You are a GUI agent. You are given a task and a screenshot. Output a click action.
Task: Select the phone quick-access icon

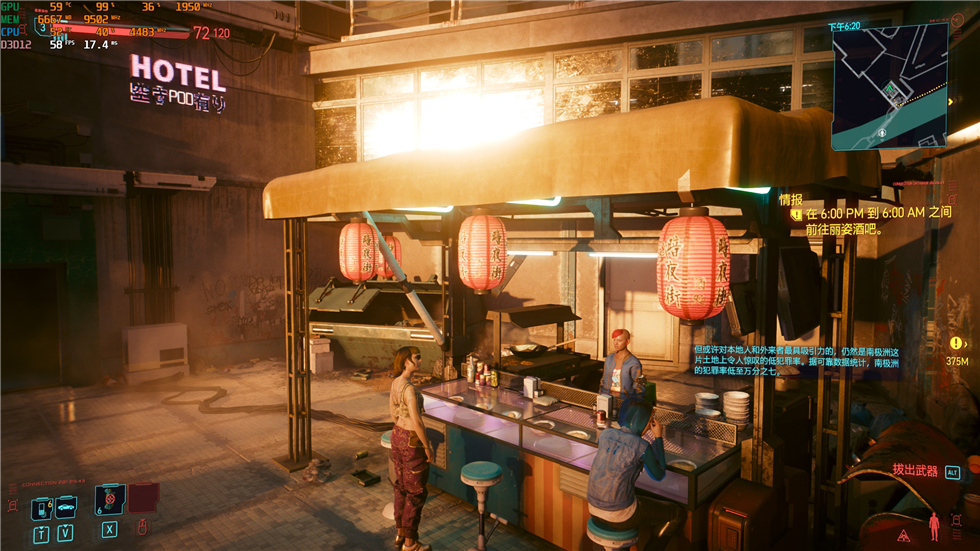pyautogui.click(x=41, y=509)
